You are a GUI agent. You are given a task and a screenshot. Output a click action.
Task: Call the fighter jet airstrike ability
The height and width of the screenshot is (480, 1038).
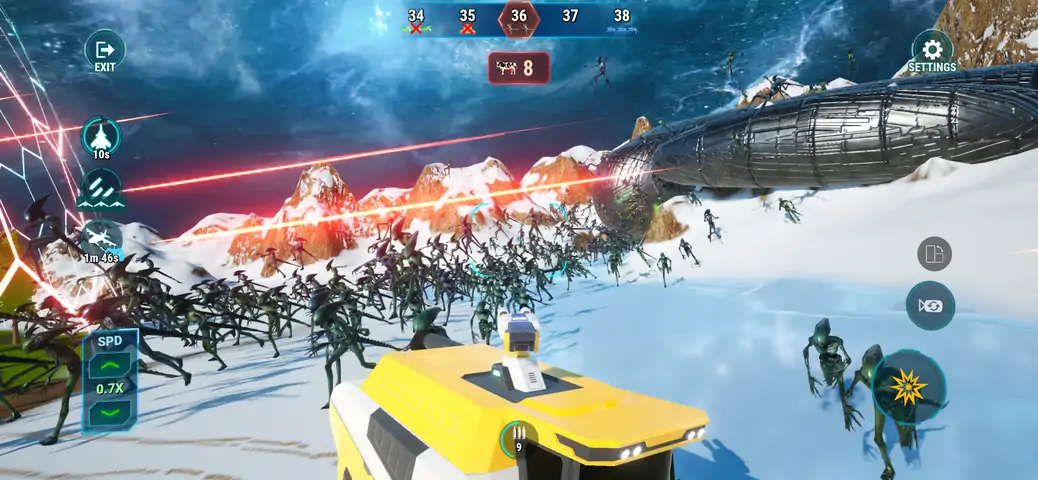click(x=101, y=137)
